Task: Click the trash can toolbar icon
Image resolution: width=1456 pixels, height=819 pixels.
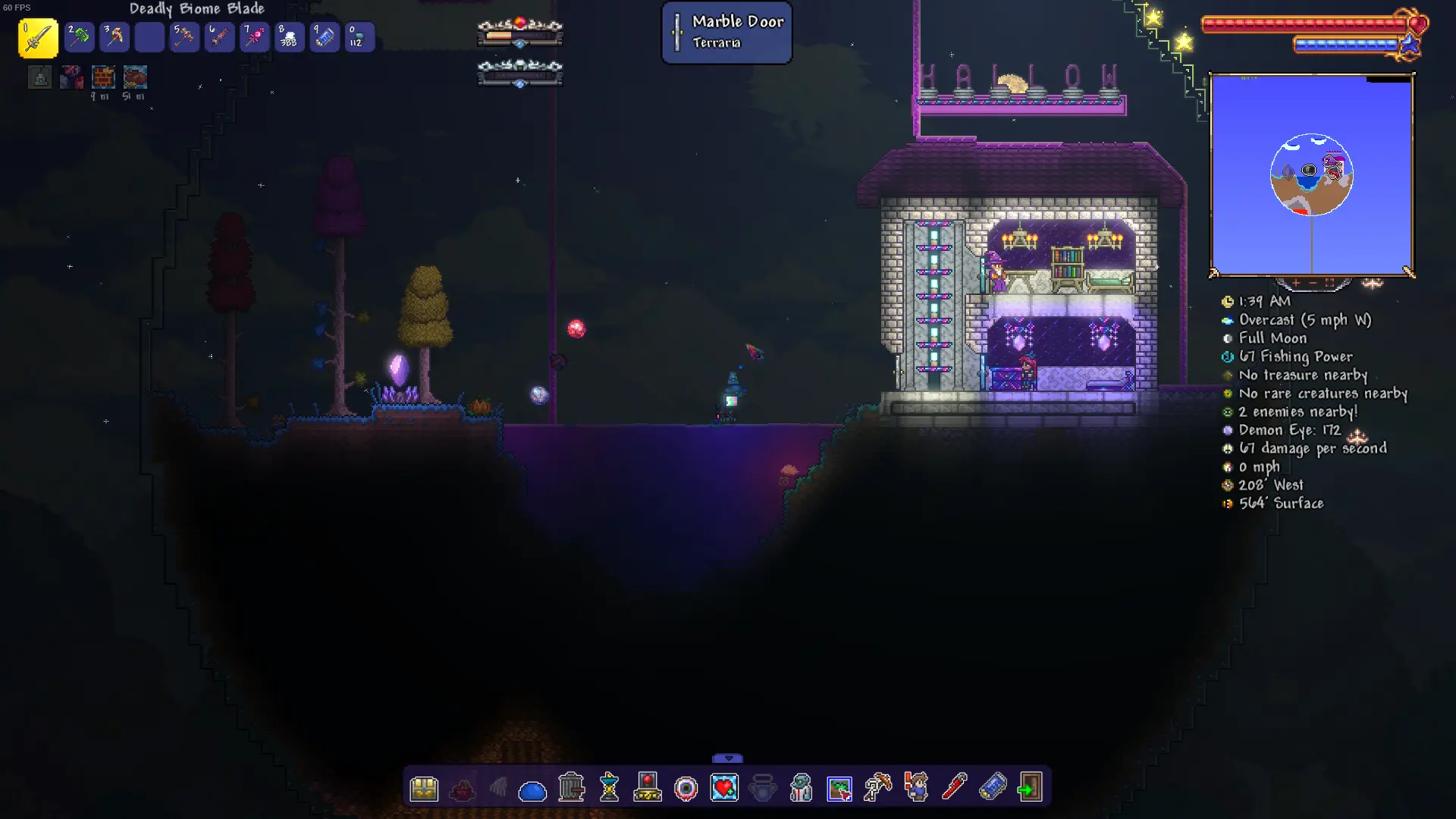Action: [571, 788]
